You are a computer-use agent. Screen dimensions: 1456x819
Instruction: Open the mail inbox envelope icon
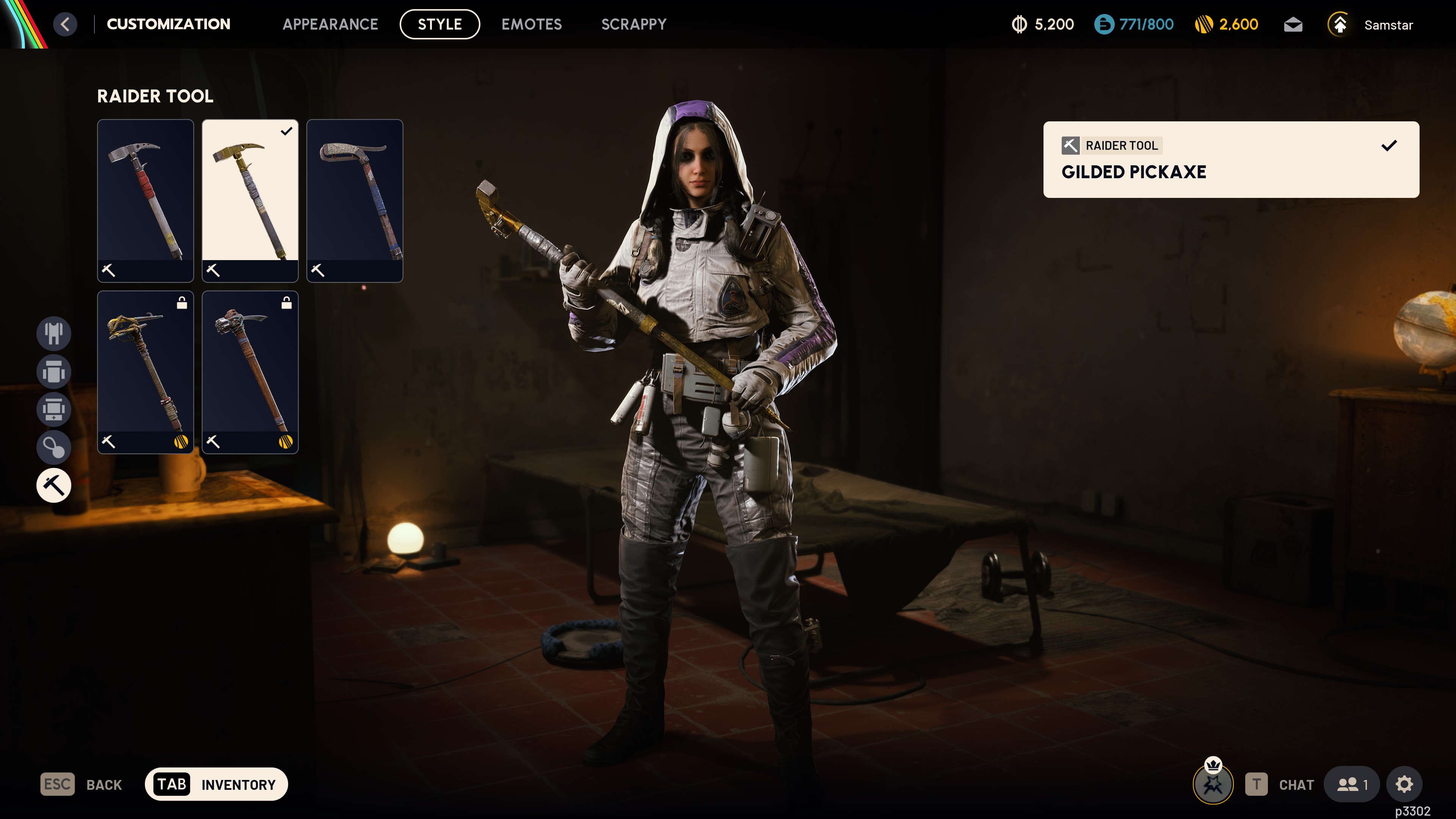pyautogui.click(x=1293, y=25)
